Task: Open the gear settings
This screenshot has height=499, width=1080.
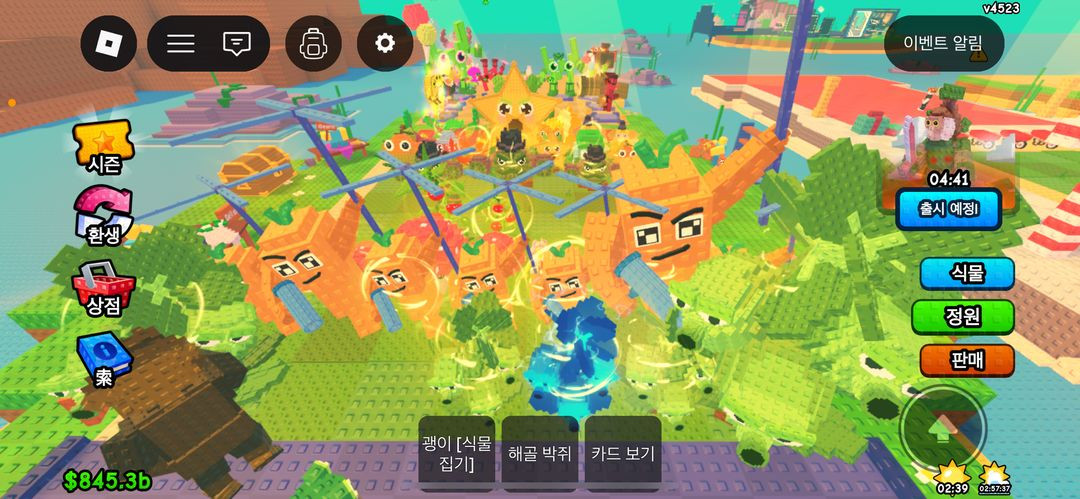Action: [385, 43]
